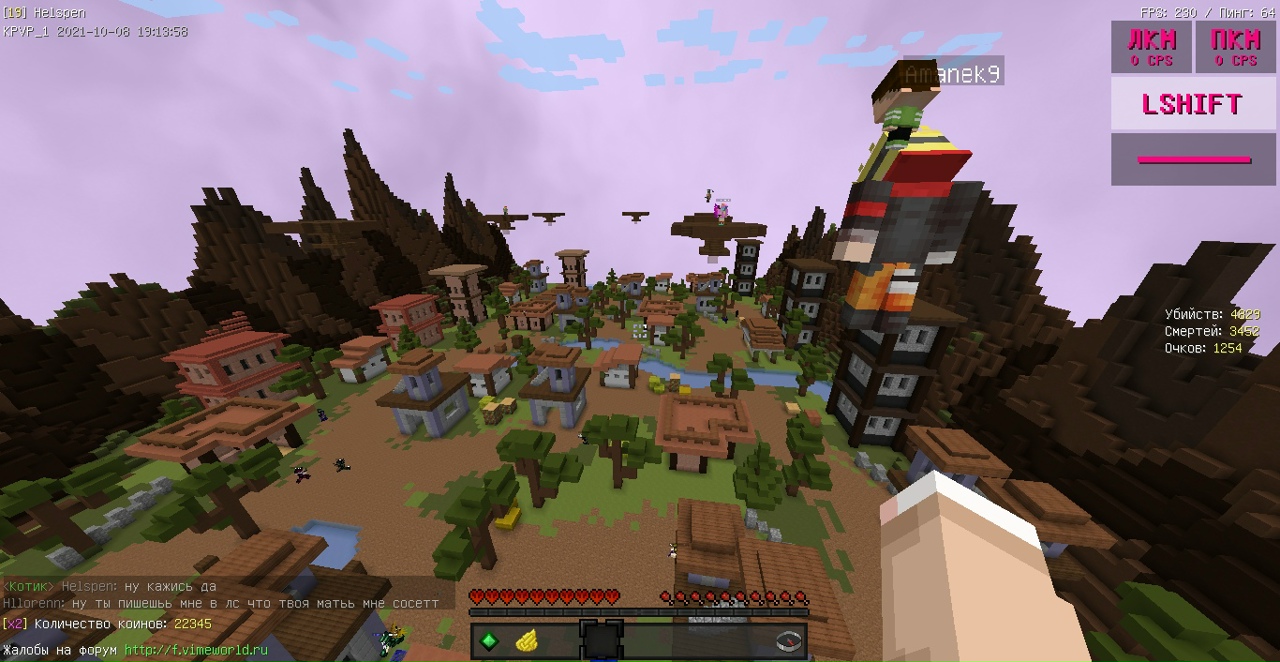Select the emerald hotbar slot
The image size is (1280, 662).
tap(490, 641)
